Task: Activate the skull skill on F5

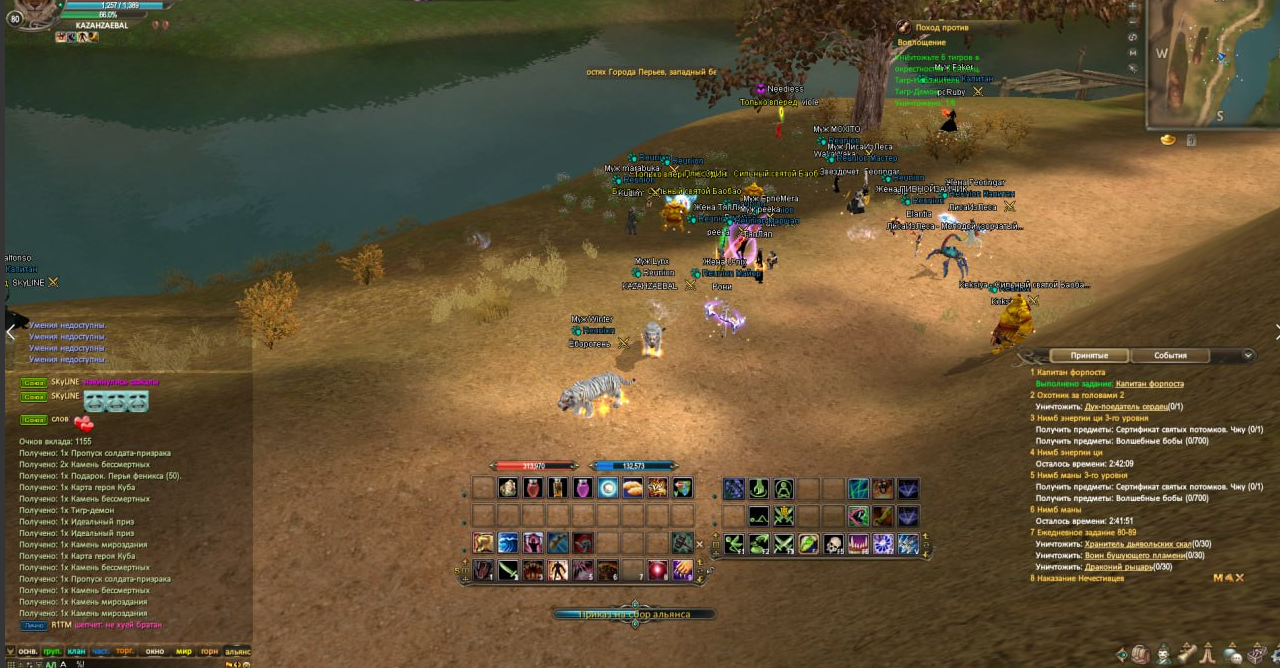Action: (834, 544)
